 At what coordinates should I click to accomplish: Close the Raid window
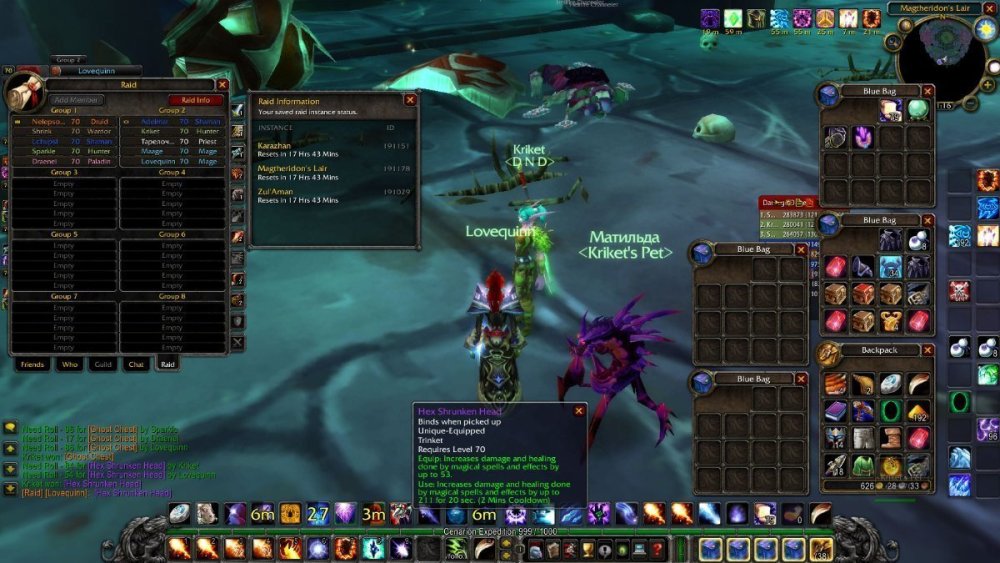point(222,86)
